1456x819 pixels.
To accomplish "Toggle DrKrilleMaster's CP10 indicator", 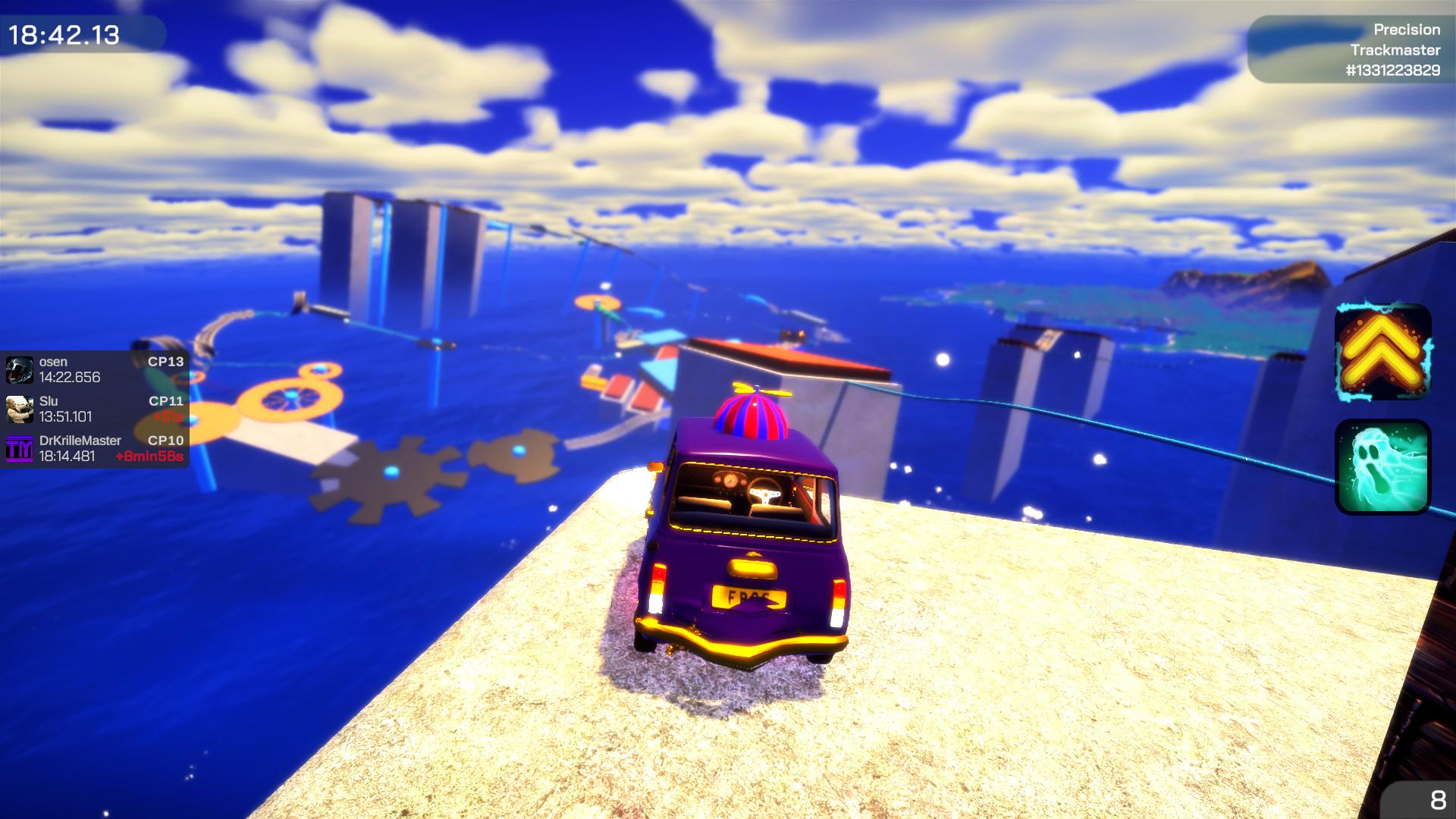I will [x=168, y=441].
